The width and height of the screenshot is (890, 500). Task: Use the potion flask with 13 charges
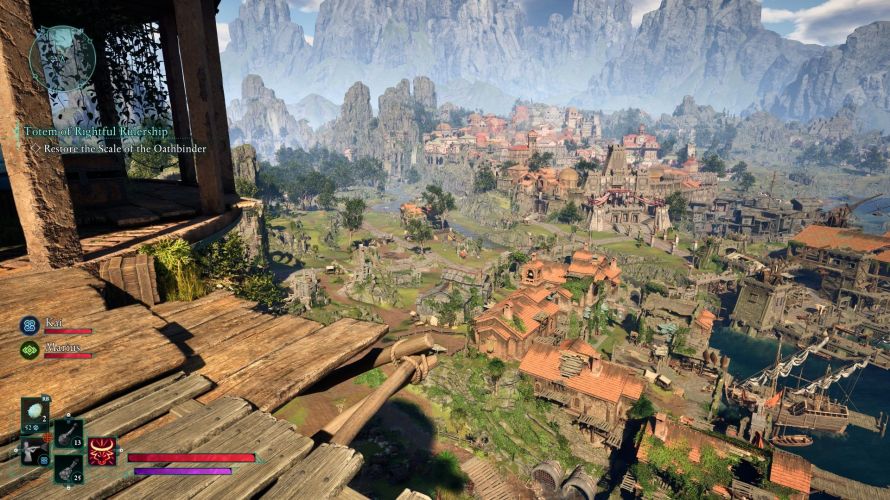coord(68,433)
